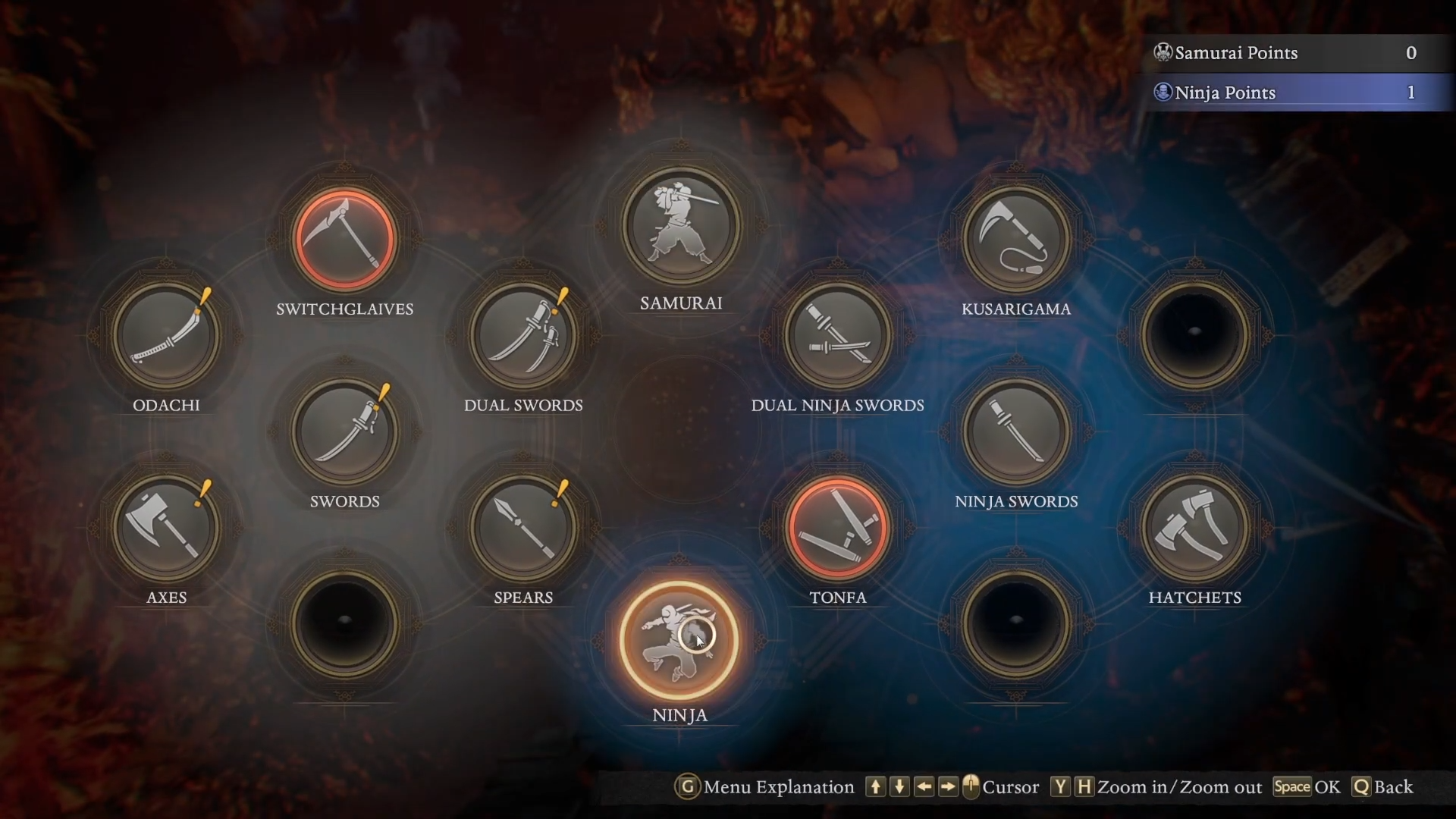Select the Dual Swords skill node
Screen dimensions: 1456x819
(523, 336)
